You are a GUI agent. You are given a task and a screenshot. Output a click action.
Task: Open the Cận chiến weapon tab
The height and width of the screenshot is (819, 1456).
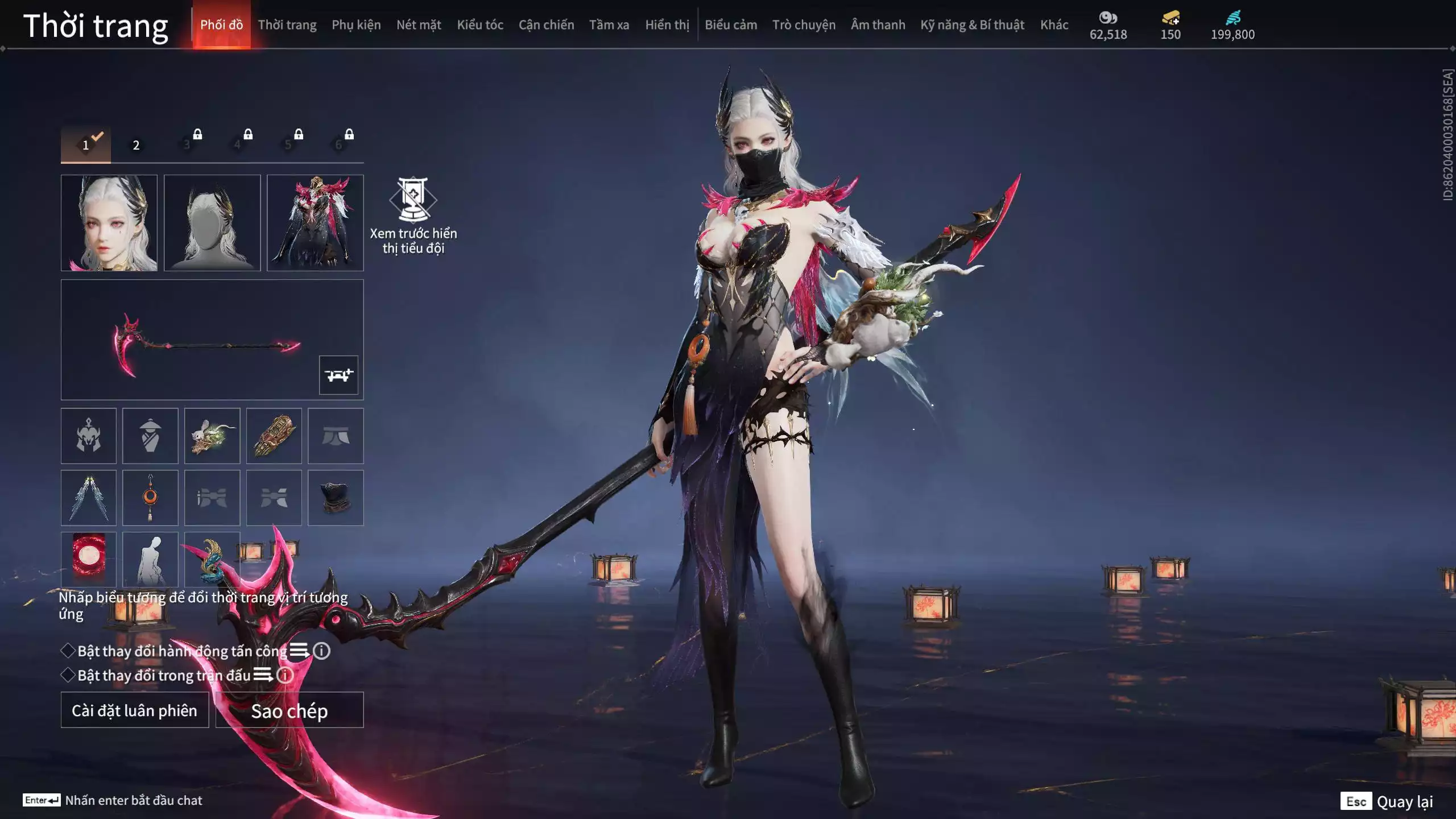click(x=546, y=25)
